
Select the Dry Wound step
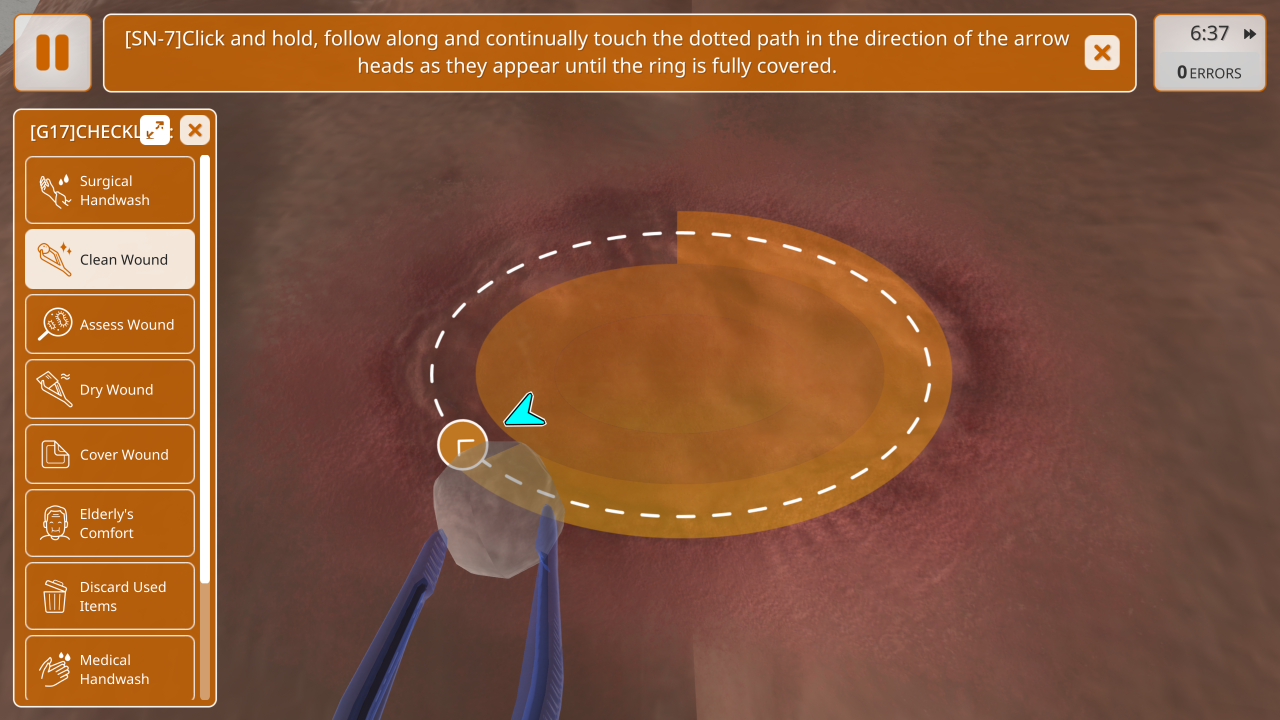click(110, 389)
